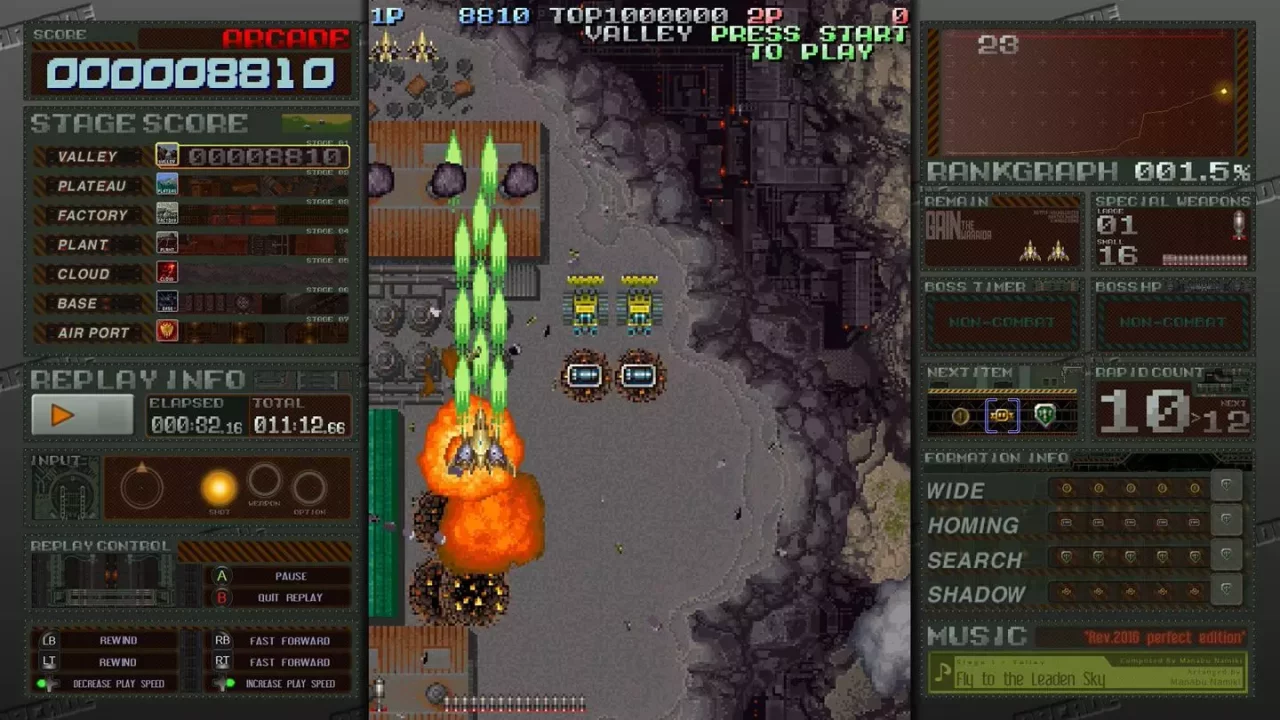Viewport: 1280px width, 720px height.
Task: Click the Shot button in the Input panel
Action: 219,487
